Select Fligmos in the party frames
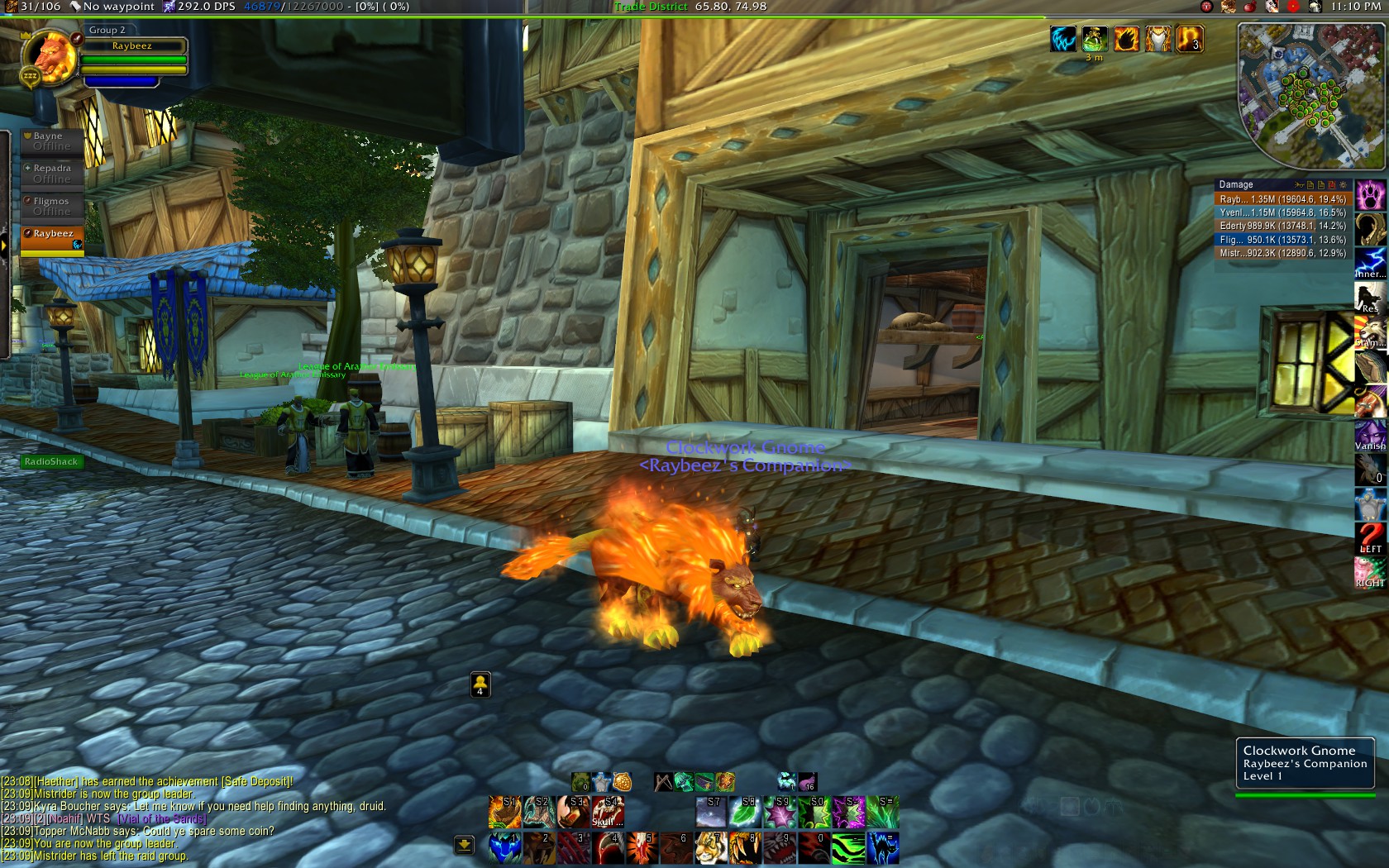Image resolution: width=1389 pixels, height=868 pixels. coord(51,206)
